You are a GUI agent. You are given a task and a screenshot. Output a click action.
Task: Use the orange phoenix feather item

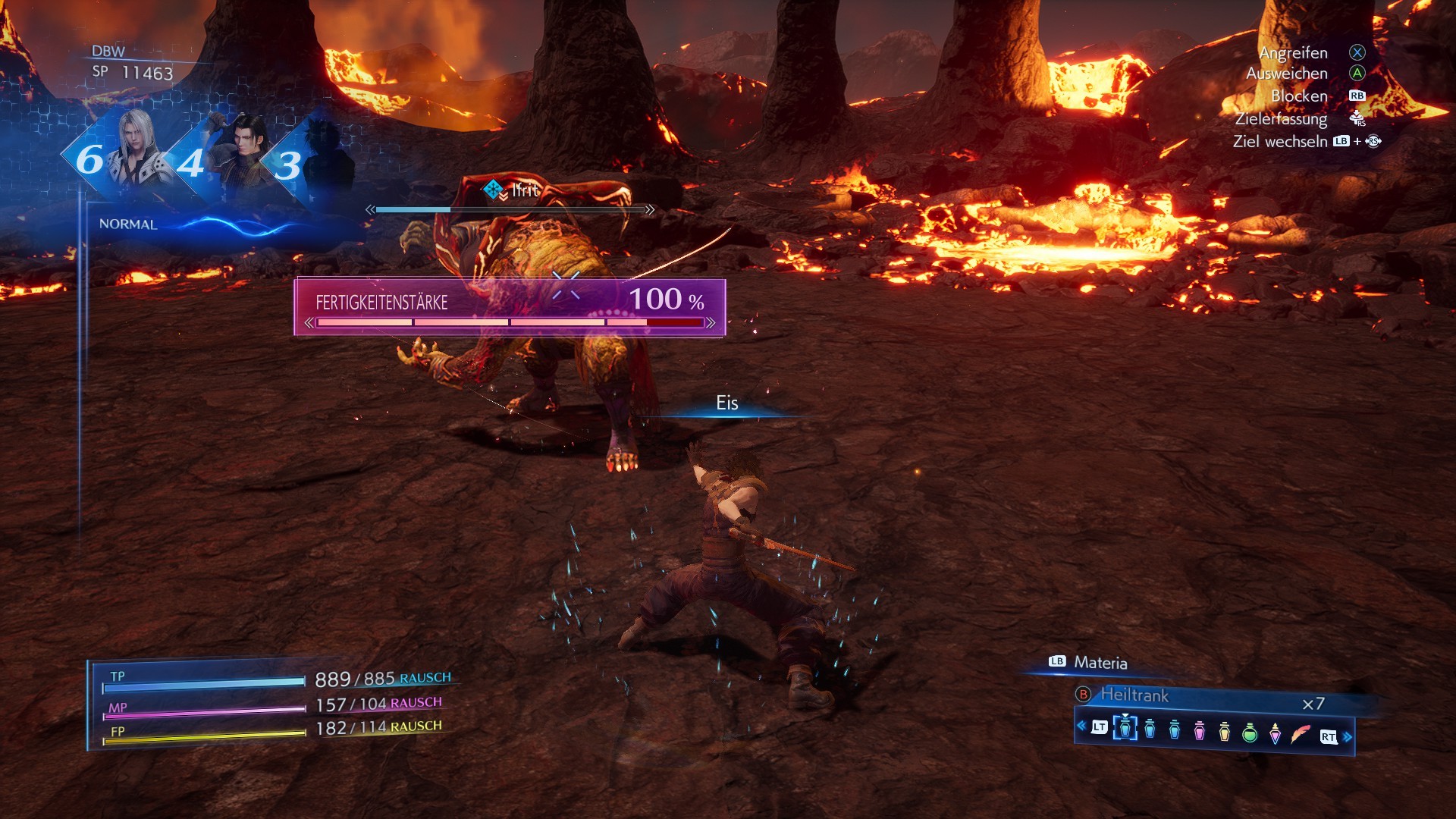1300,734
